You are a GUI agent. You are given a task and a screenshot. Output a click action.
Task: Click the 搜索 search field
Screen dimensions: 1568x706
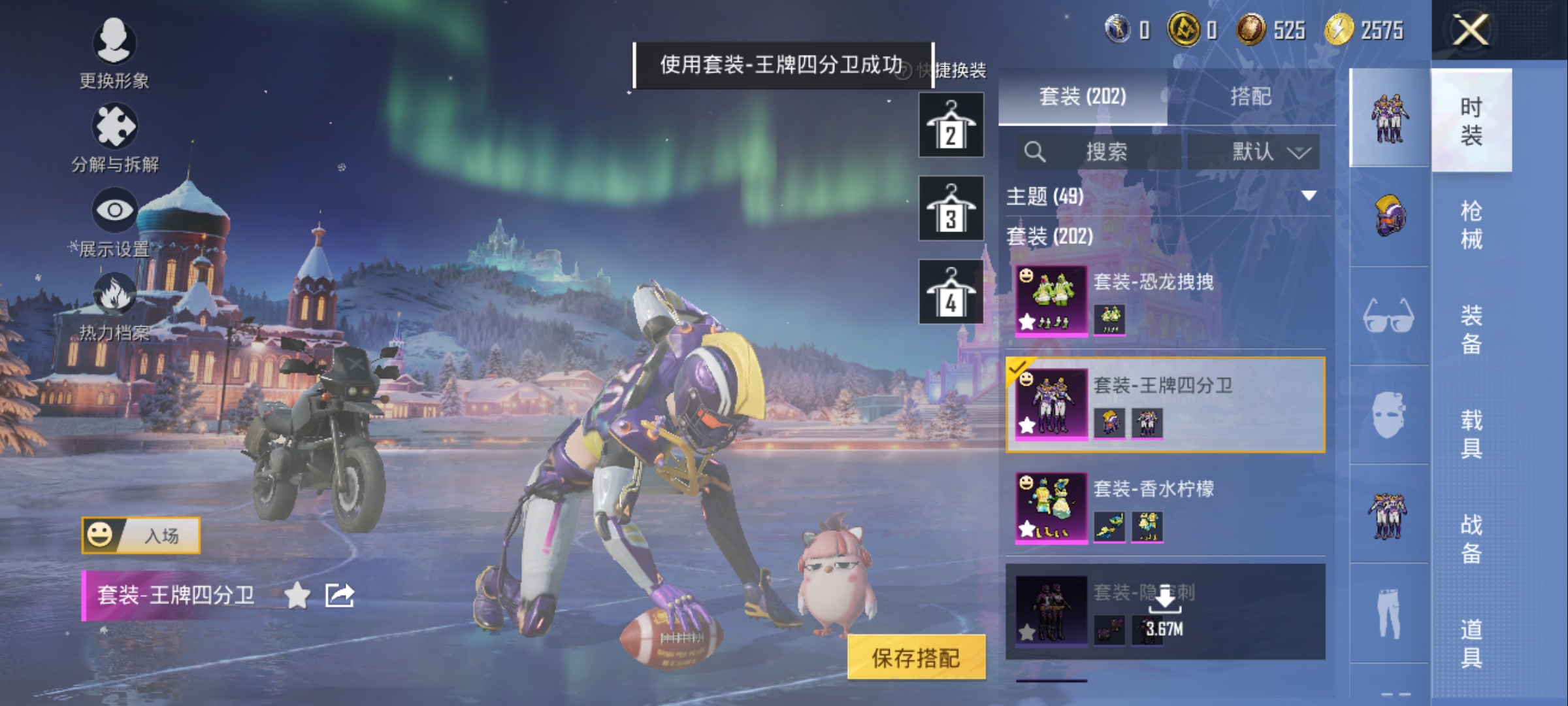[1104, 152]
